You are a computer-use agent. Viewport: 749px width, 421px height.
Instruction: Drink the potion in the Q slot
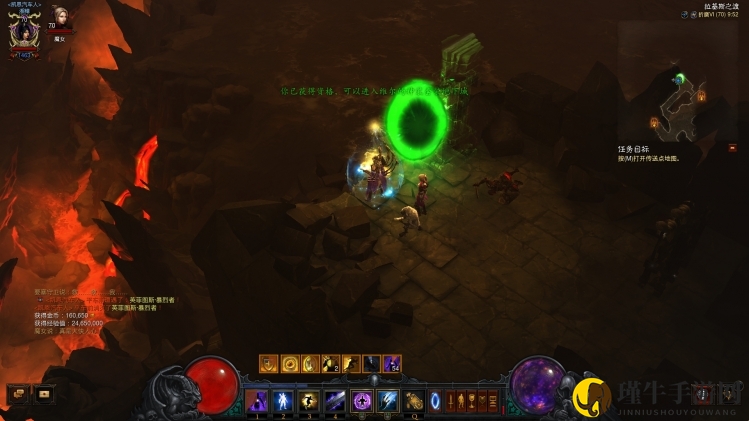point(414,401)
